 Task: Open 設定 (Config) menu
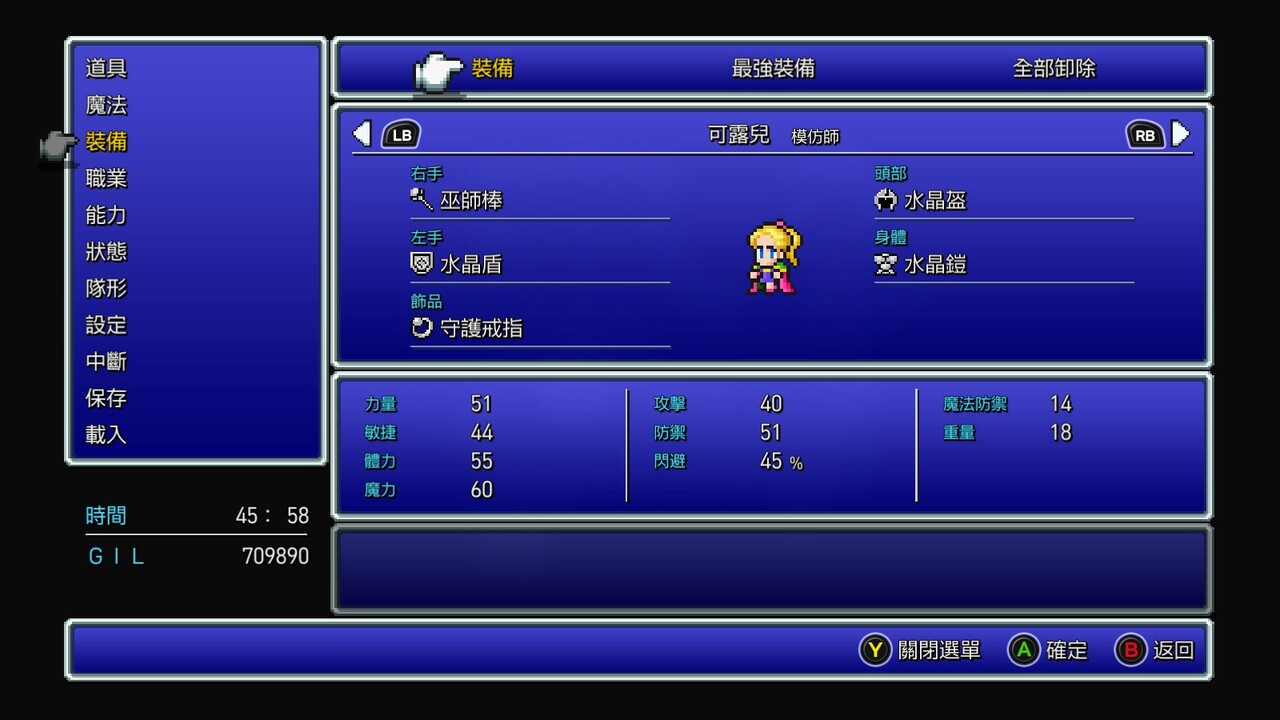(106, 325)
